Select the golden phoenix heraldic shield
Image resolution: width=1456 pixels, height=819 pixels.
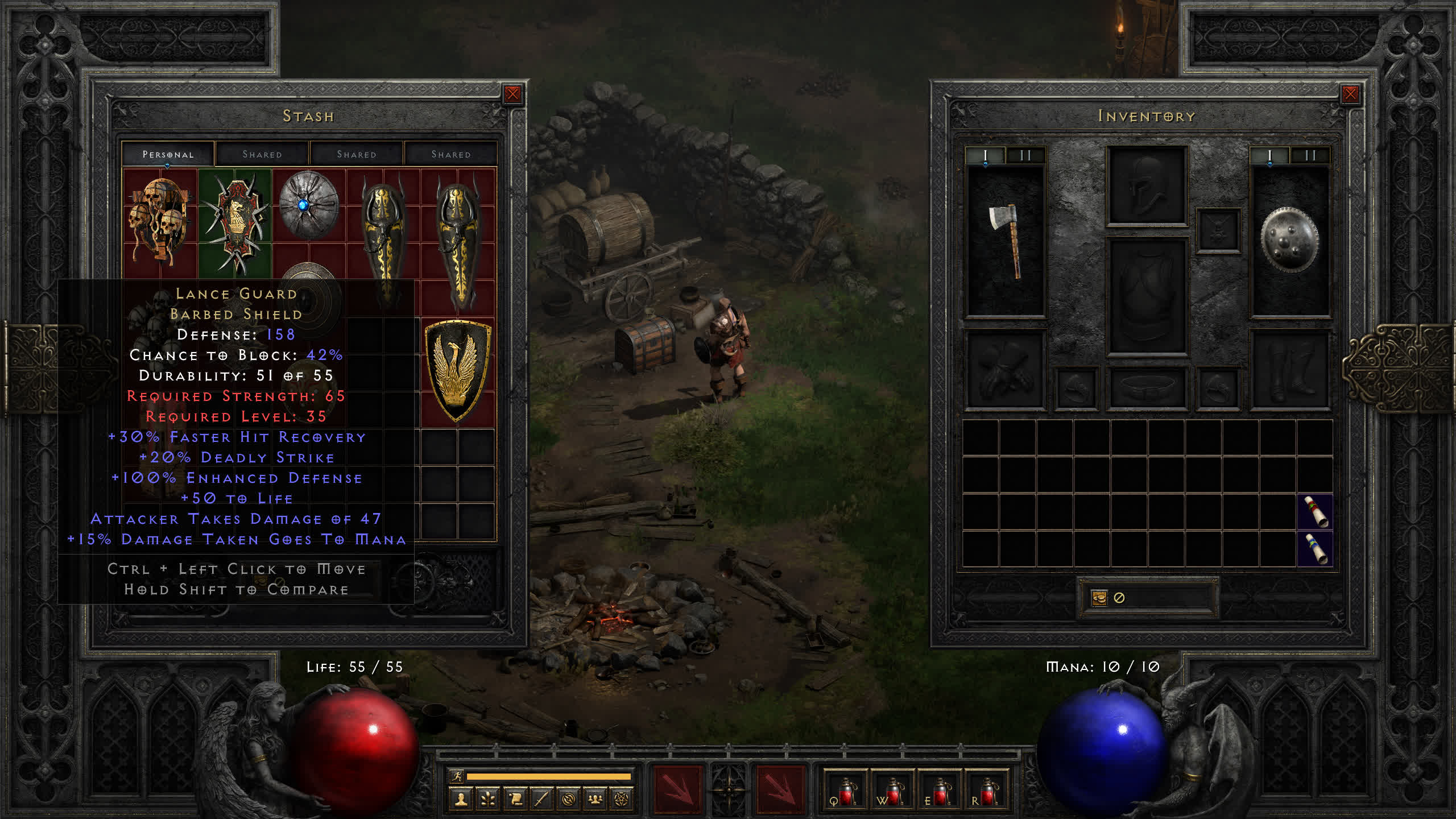click(x=457, y=370)
